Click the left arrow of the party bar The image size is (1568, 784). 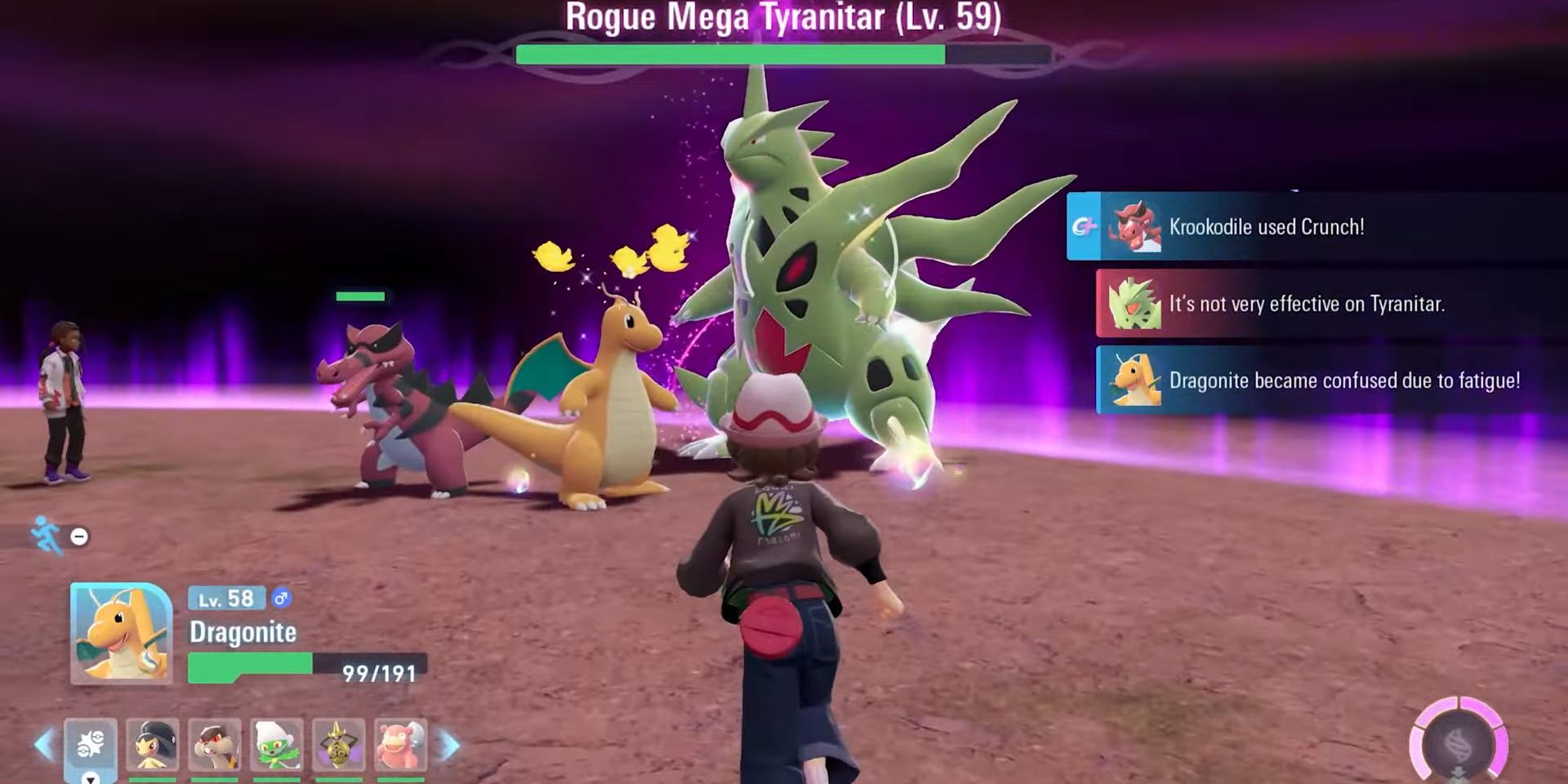click(x=44, y=745)
